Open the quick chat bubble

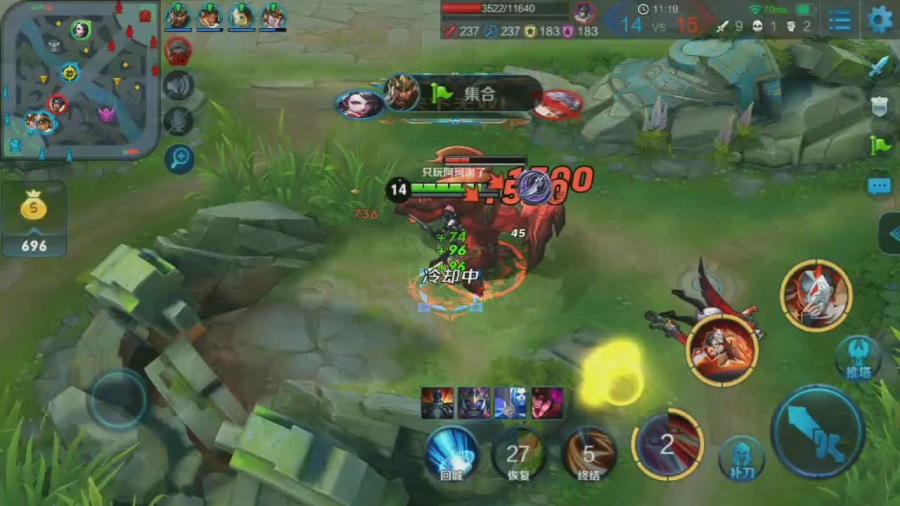click(879, 185)
